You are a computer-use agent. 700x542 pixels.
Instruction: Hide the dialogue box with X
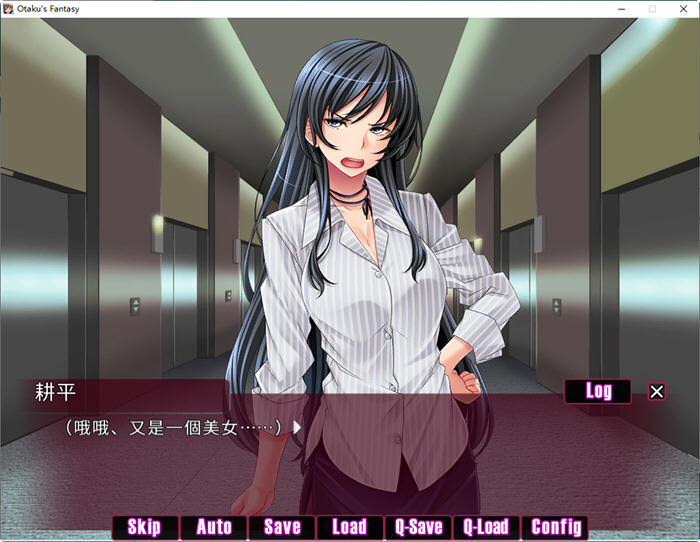656,392
